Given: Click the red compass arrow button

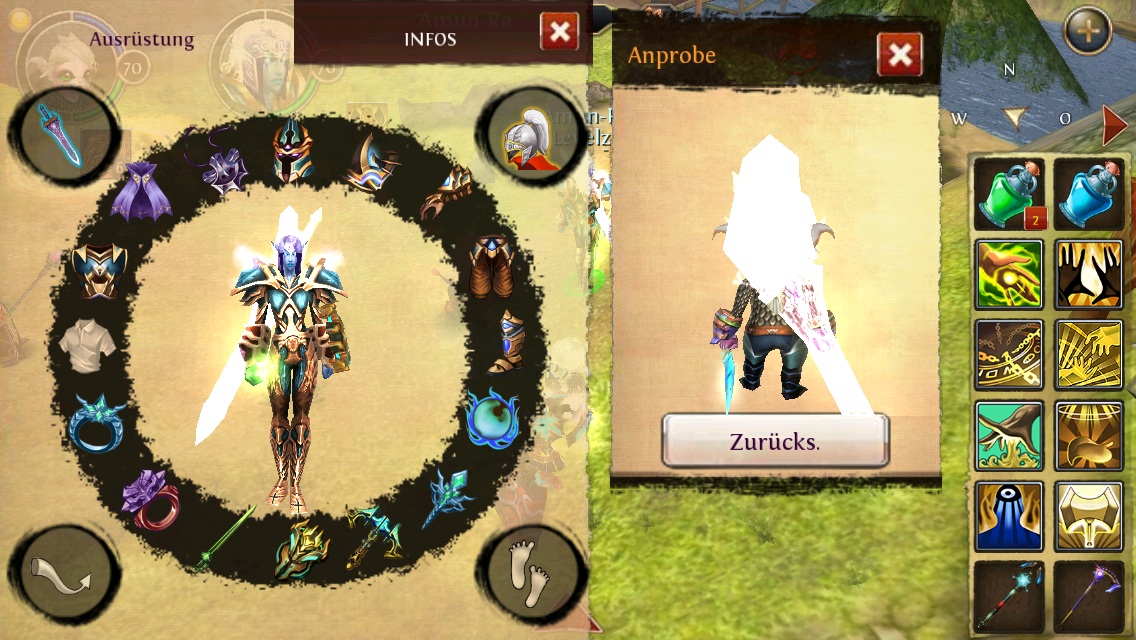Looking at the screenshot, I should [x=1115, y=125].
